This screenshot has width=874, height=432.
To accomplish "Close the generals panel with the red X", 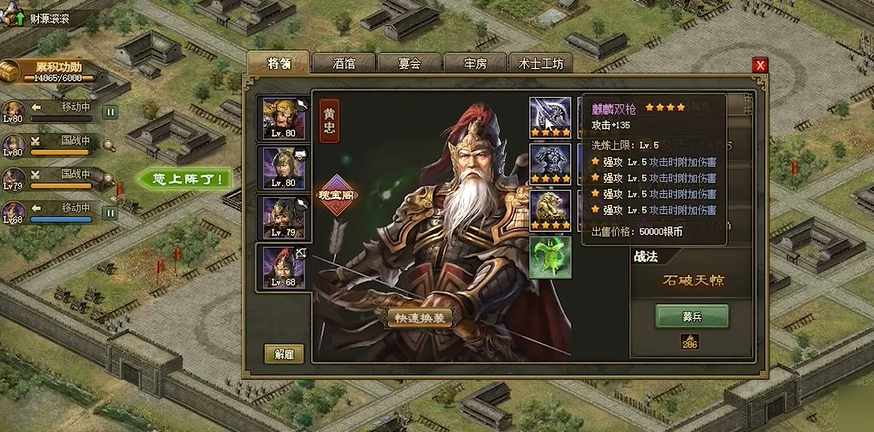I will pyautogui.click(x=760, y=65).
